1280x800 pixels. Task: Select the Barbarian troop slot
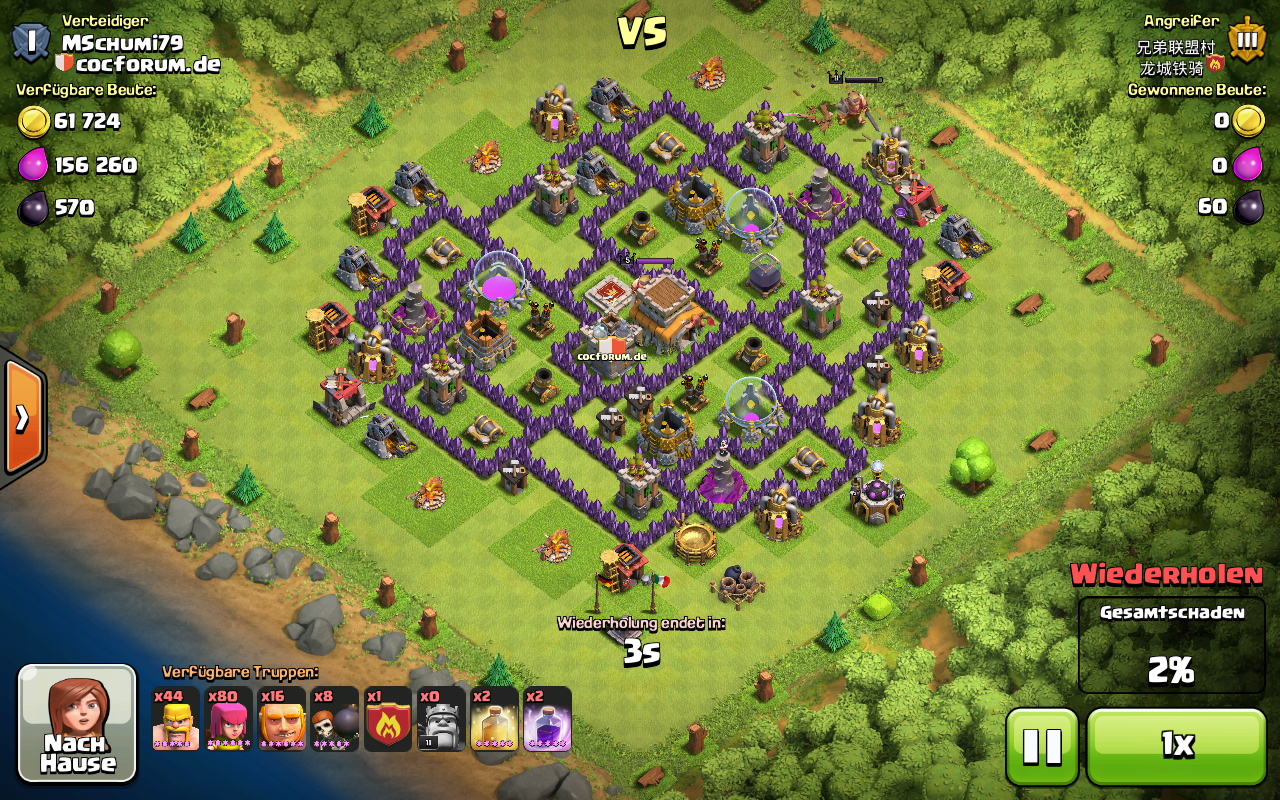[x=176, y=719]
